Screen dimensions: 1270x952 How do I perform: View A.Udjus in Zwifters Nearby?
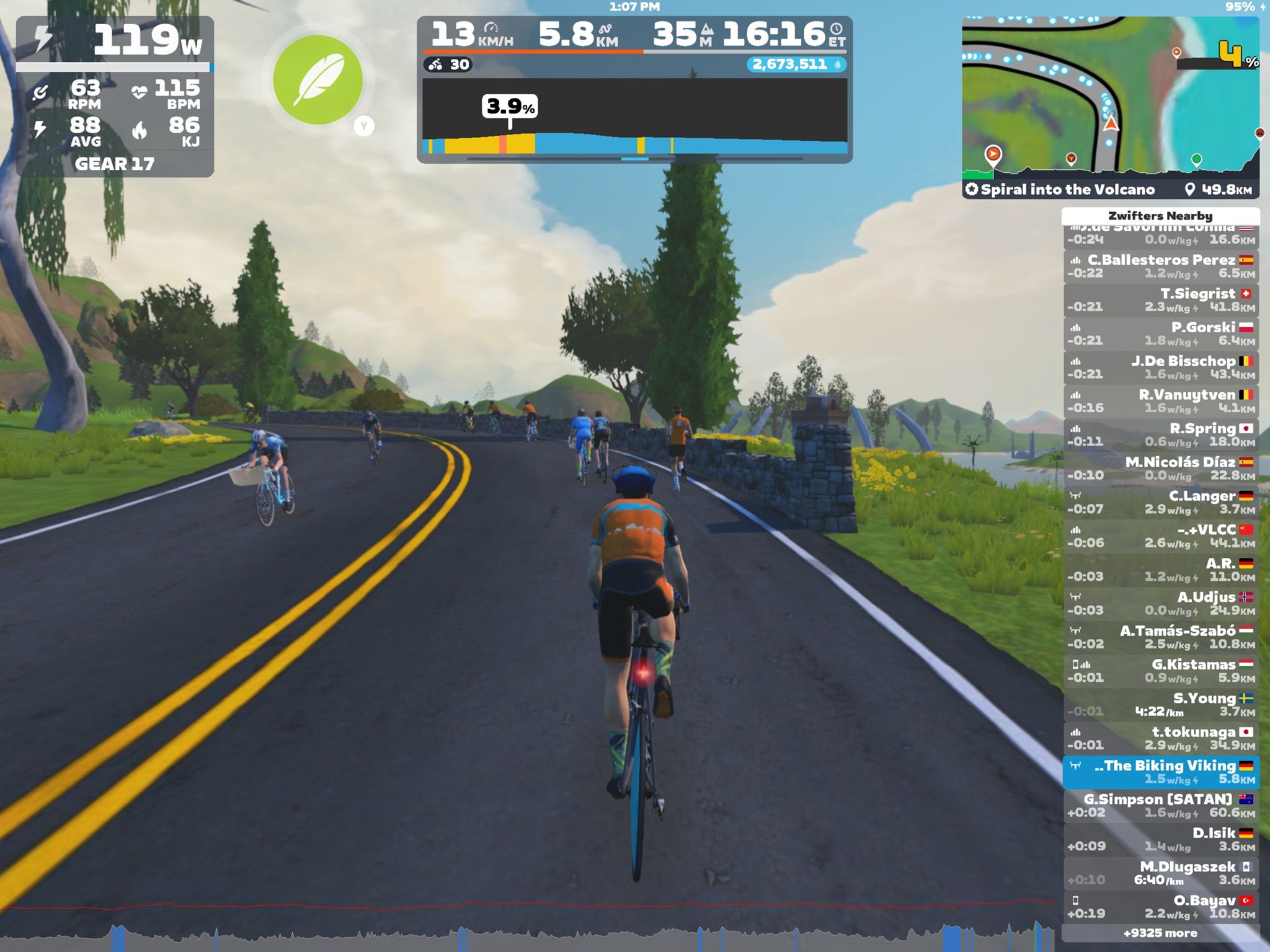pyautogui.click(x=1161, y=603)
